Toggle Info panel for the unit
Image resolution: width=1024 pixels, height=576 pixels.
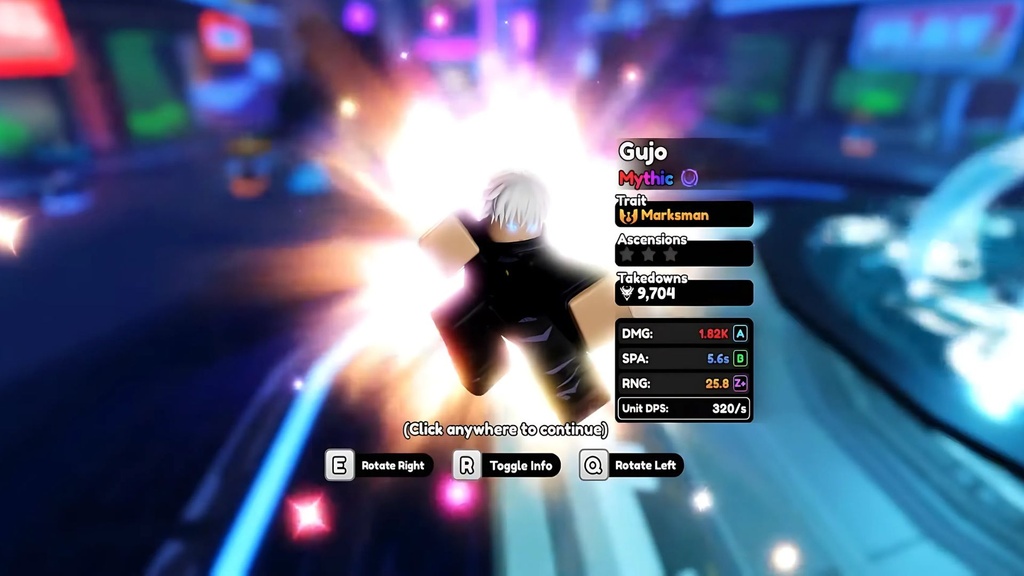point(507,465)
